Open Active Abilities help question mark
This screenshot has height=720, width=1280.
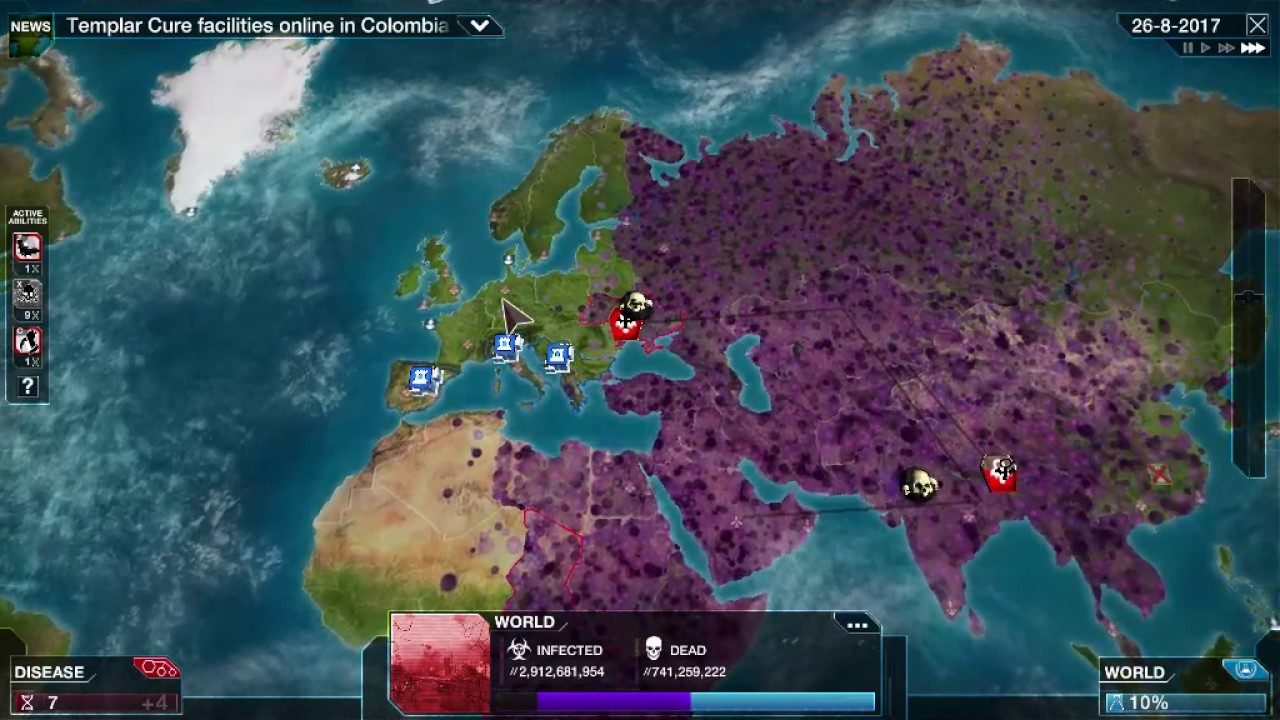click(27, 384)
